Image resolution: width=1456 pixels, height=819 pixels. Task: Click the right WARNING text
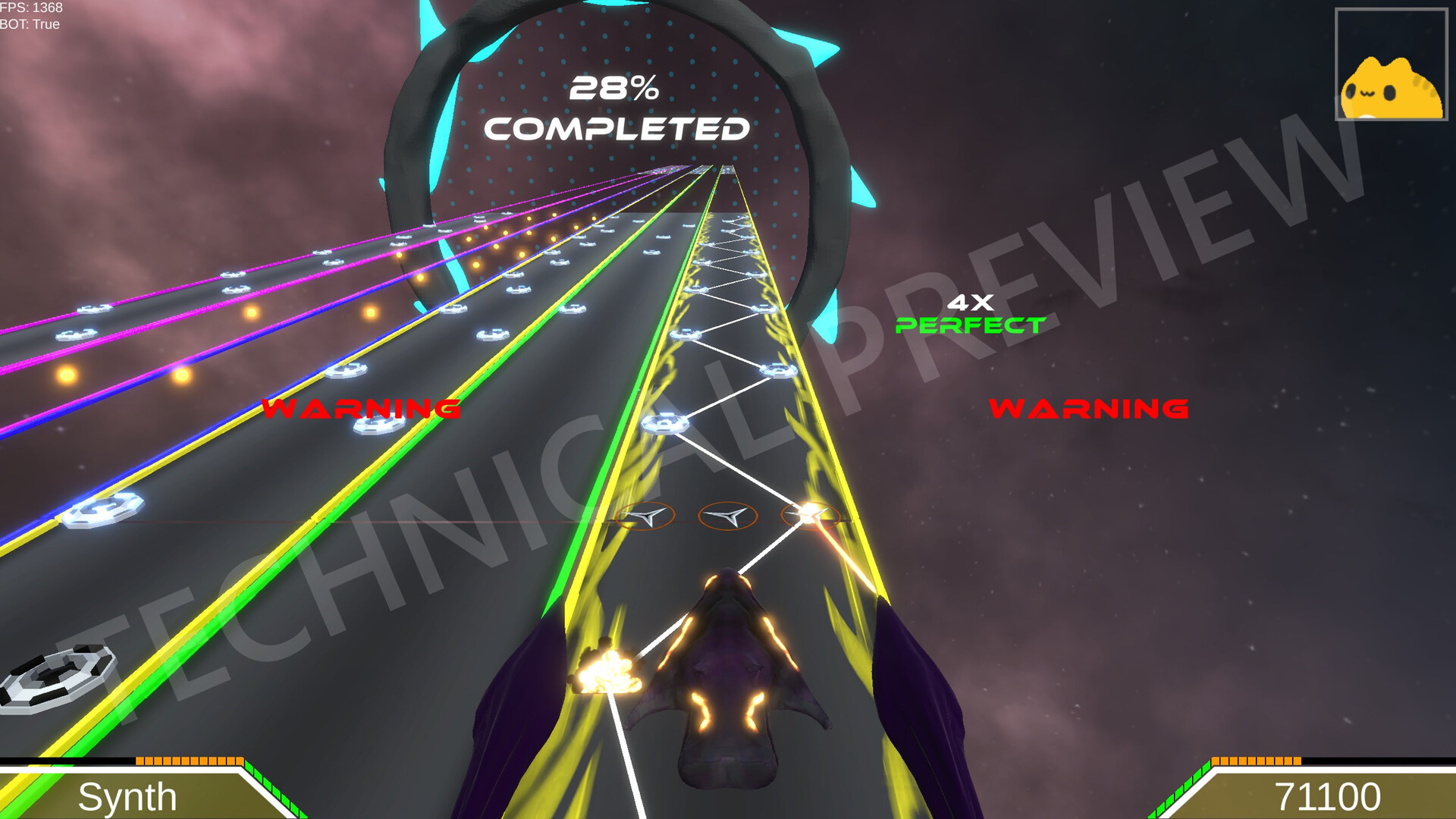1089,409
